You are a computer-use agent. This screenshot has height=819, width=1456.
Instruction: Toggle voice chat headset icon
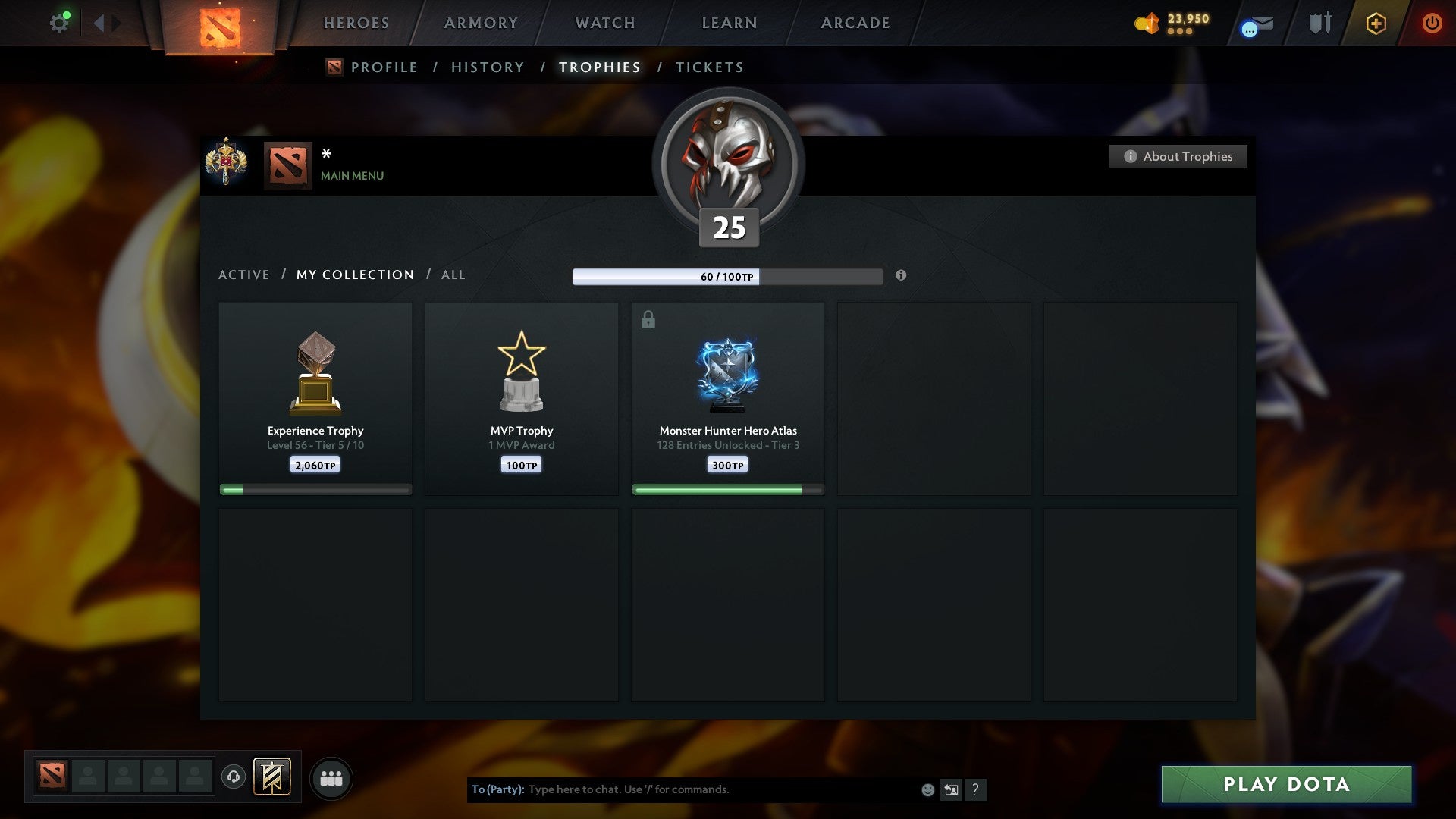[x=234, y=777]
